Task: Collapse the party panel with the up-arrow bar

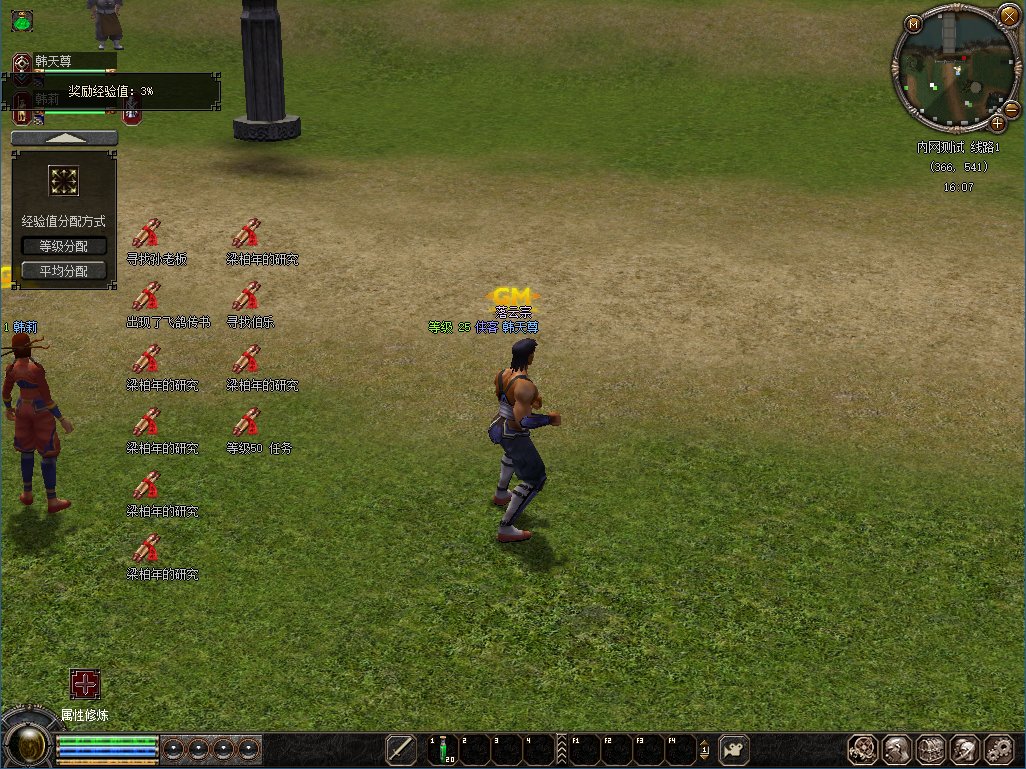Action: 64,138
